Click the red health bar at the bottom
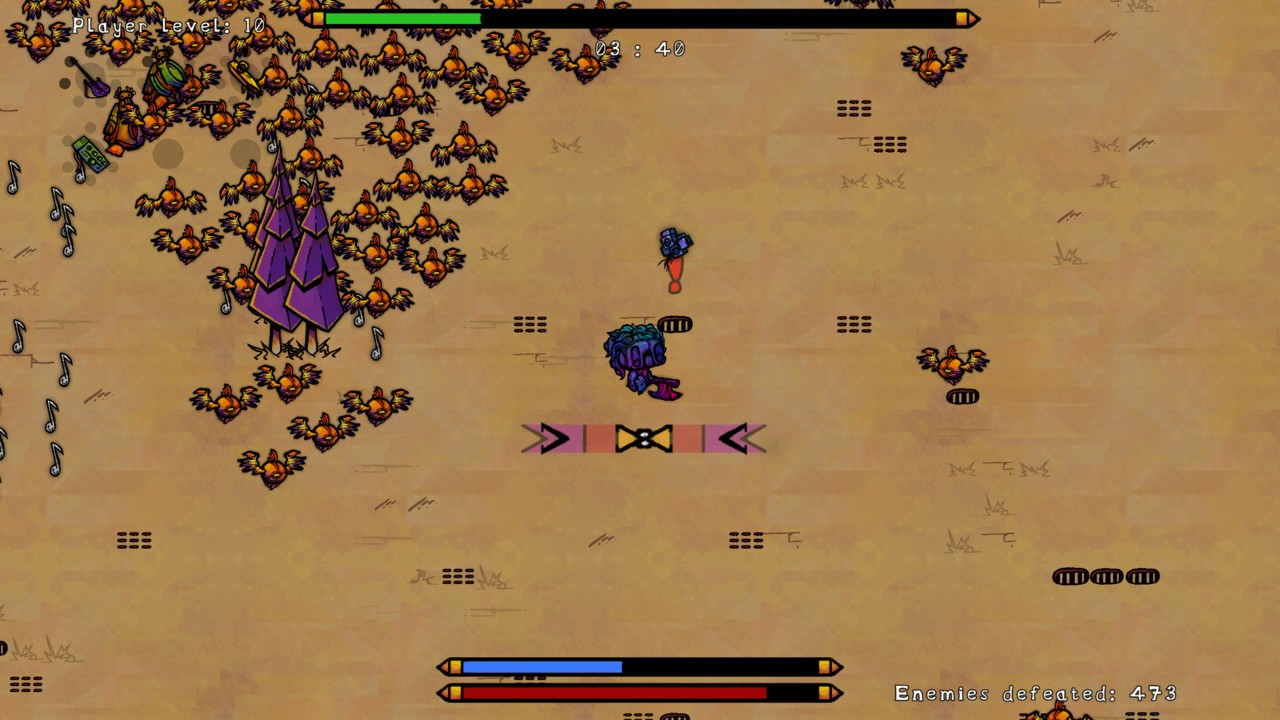This screenshot has width=1280, height=720. click(x=615, y=692)
